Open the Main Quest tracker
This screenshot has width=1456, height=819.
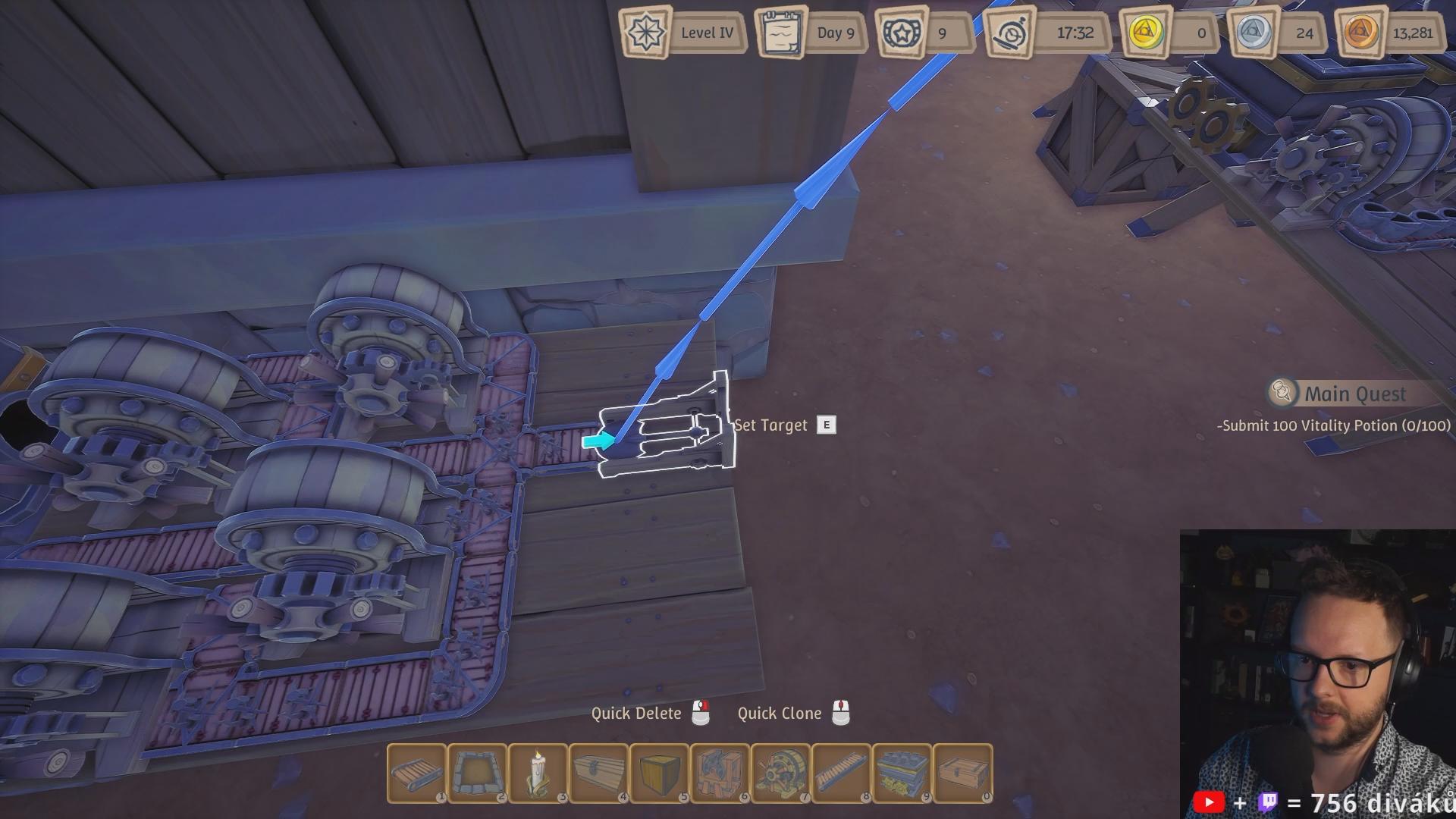[1354, 394]
